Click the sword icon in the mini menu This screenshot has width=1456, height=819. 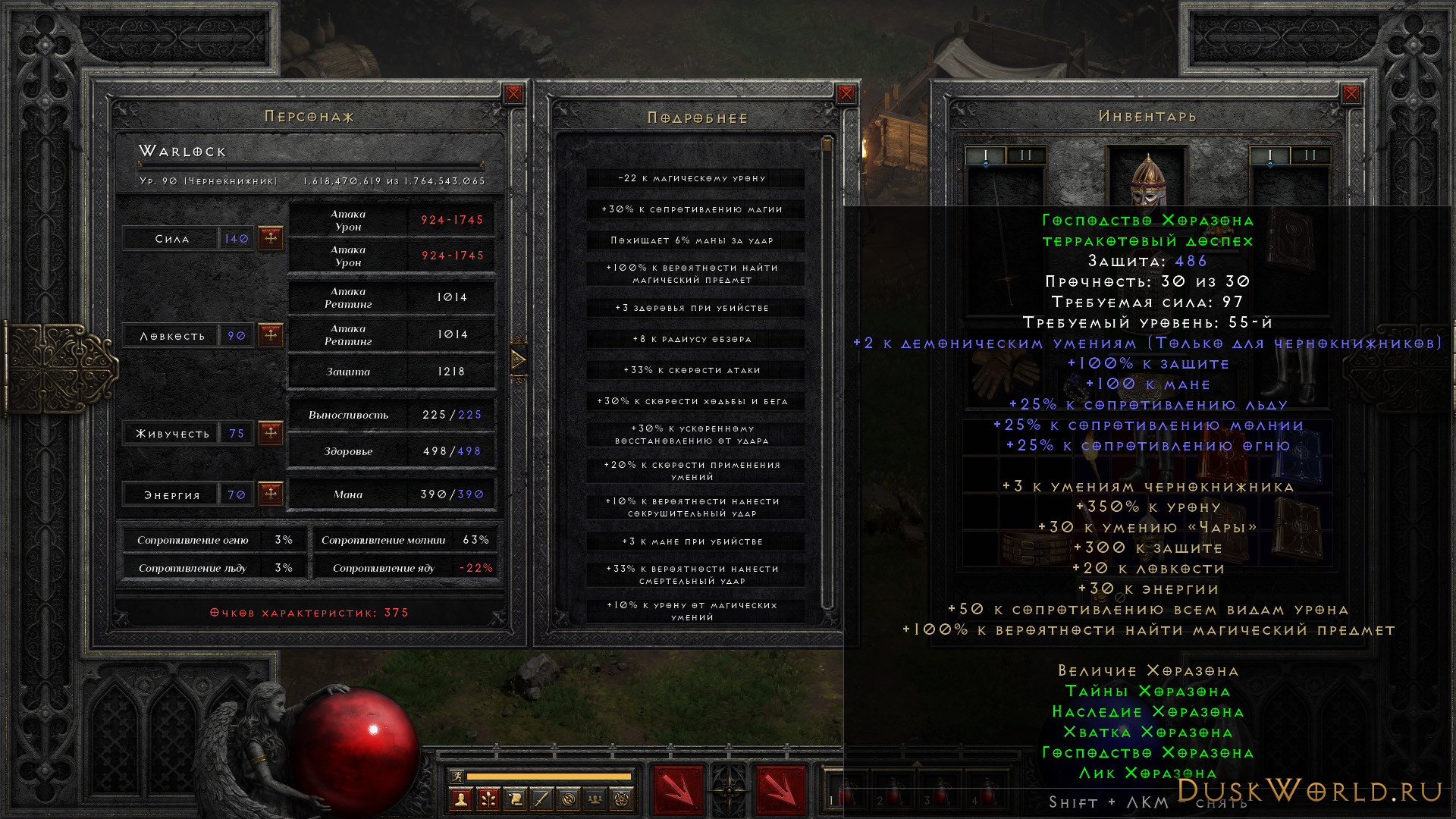point(541,799)
